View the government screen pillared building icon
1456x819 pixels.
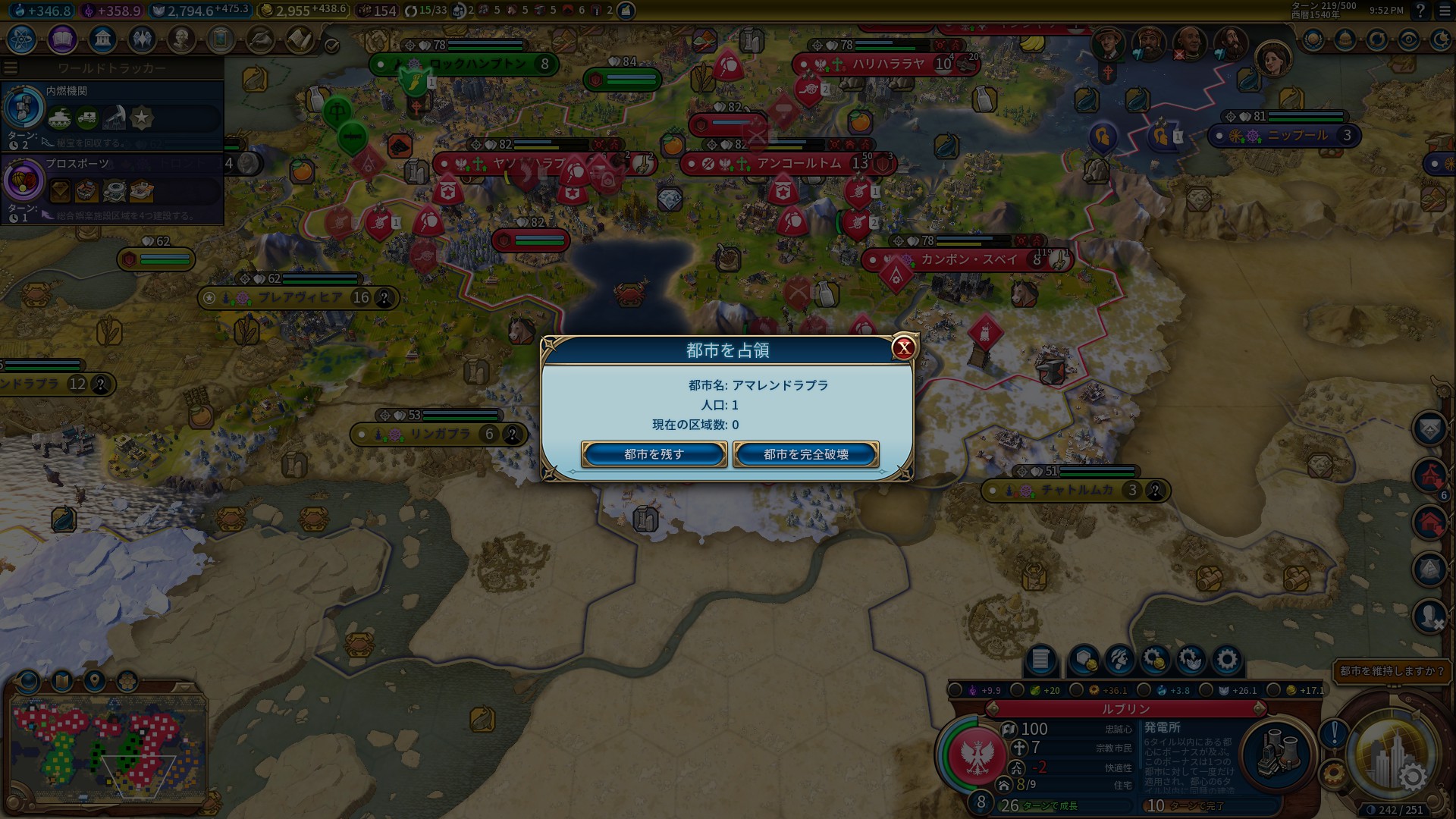[102, 39]
